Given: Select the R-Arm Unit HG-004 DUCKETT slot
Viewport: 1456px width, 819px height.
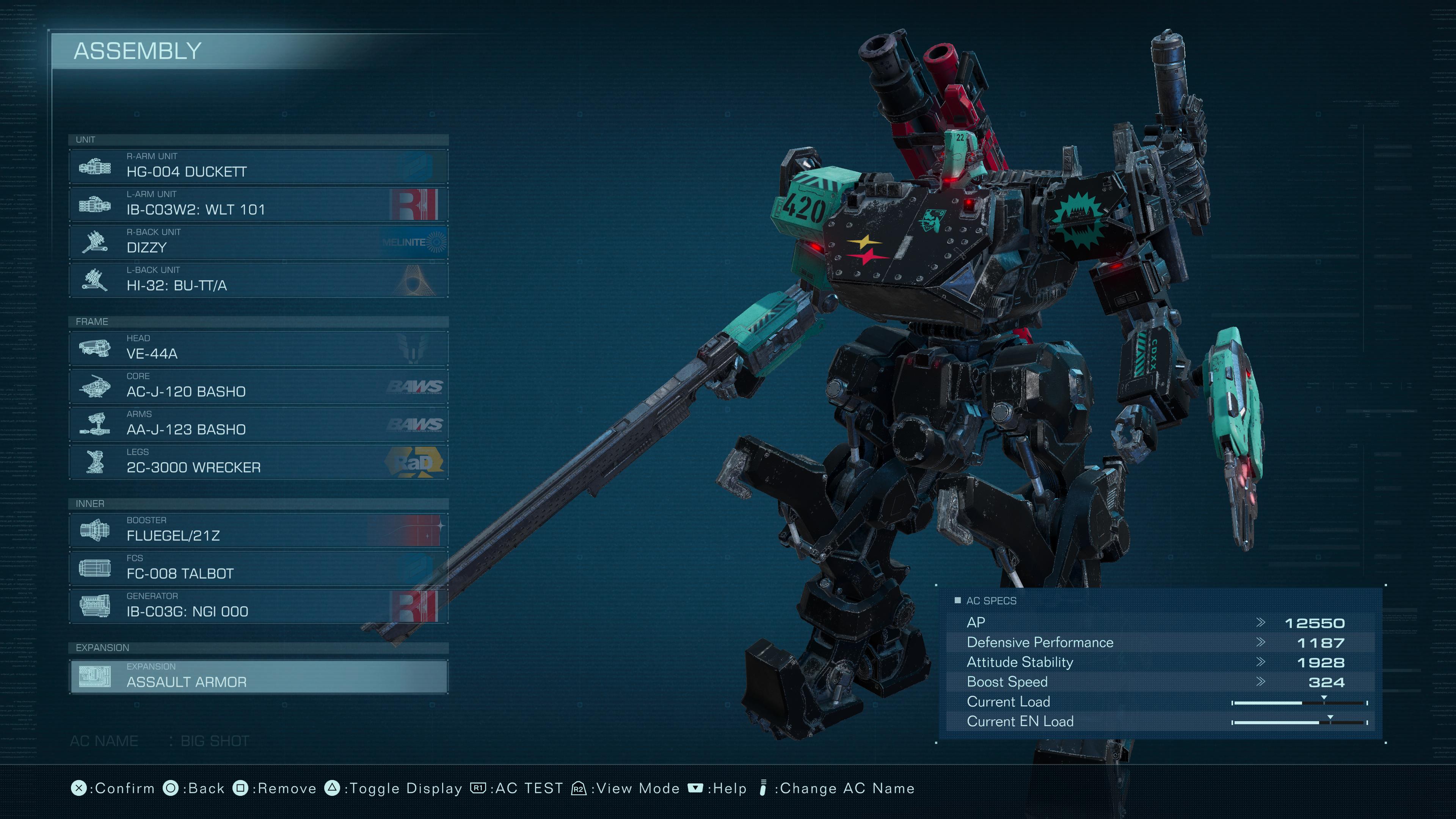Looking at the screenshot, I should (x=258, y=166).
